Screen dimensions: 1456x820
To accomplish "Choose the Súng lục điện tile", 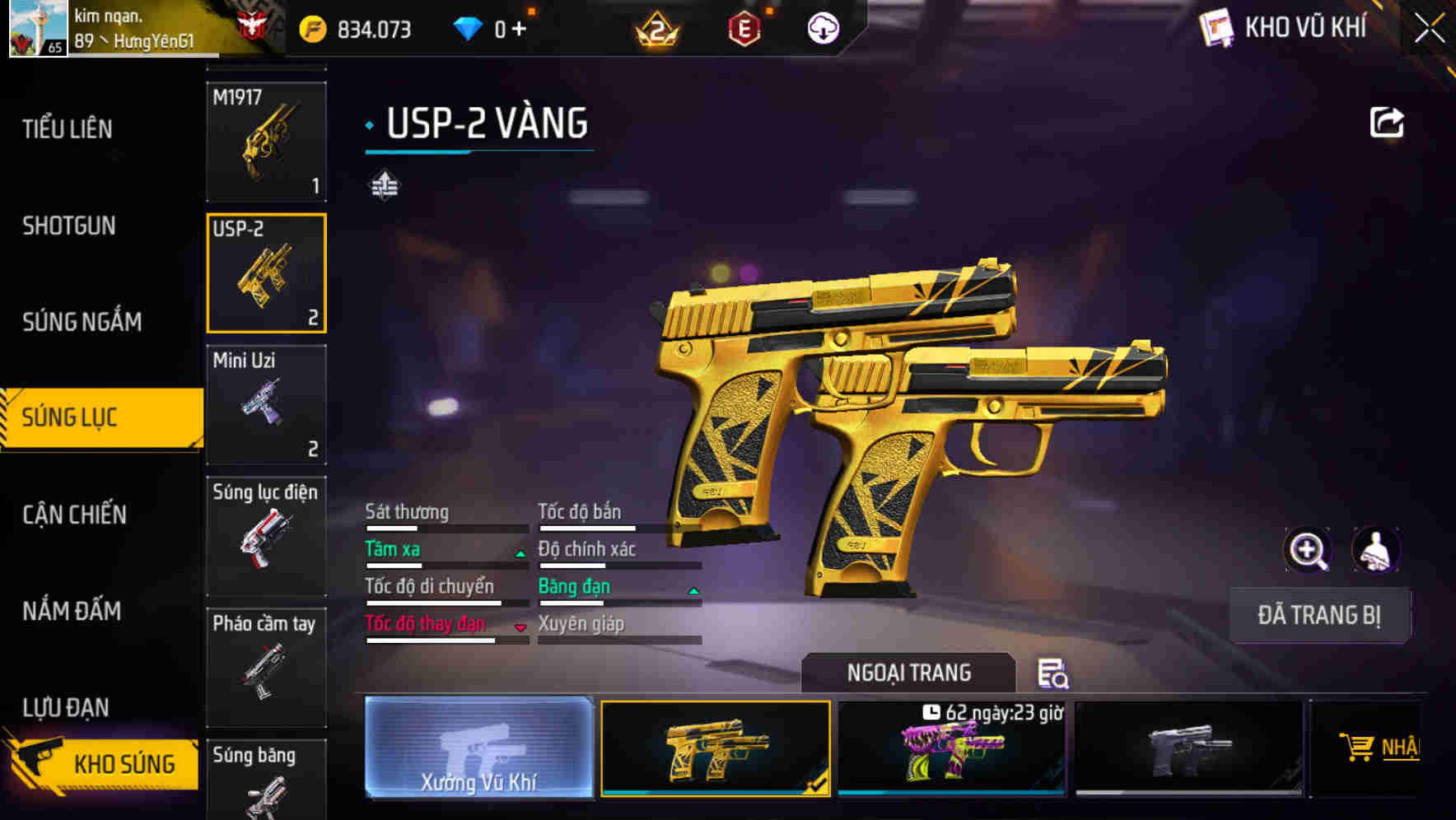I will pos(266,536).
